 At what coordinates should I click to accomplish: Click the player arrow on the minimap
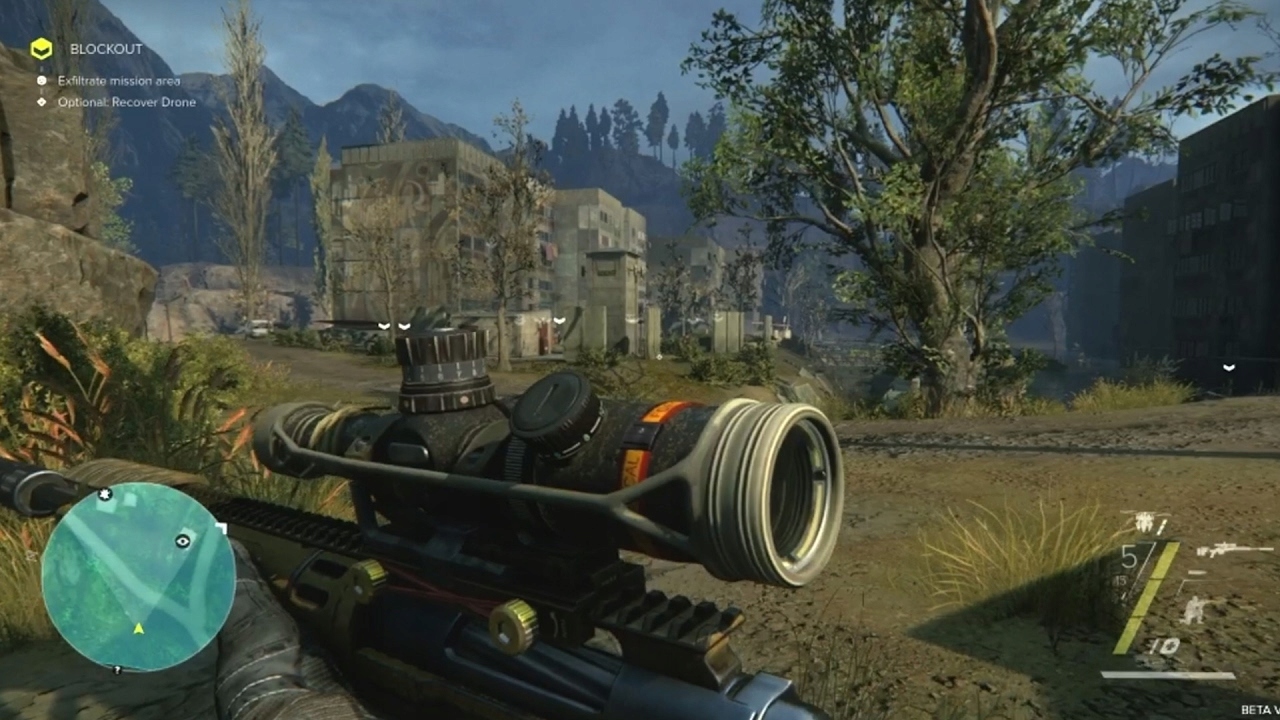pos(139,627)
